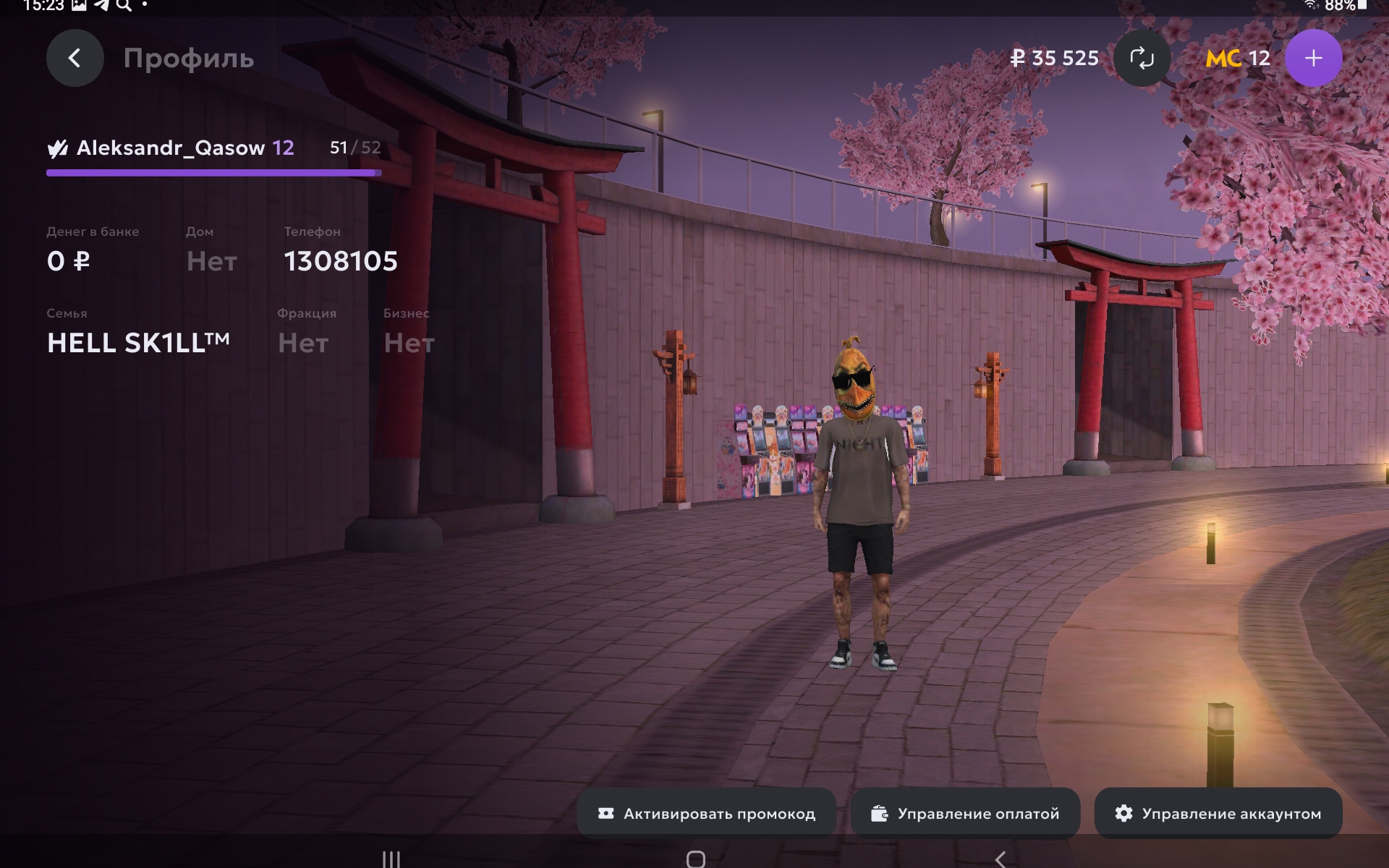Go back from the Профиль screen
Screen dimensions: 1389x868
[x=75, y=58]
